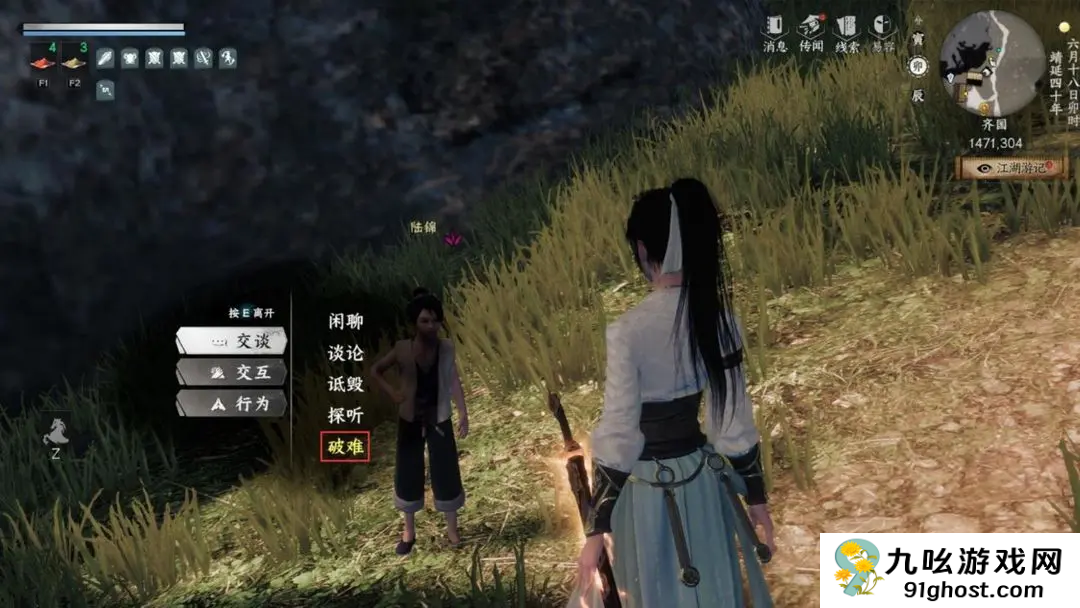Open the 消息 messages panel
The width and height of the screenshot is (1080, 608).
(776, 32)
